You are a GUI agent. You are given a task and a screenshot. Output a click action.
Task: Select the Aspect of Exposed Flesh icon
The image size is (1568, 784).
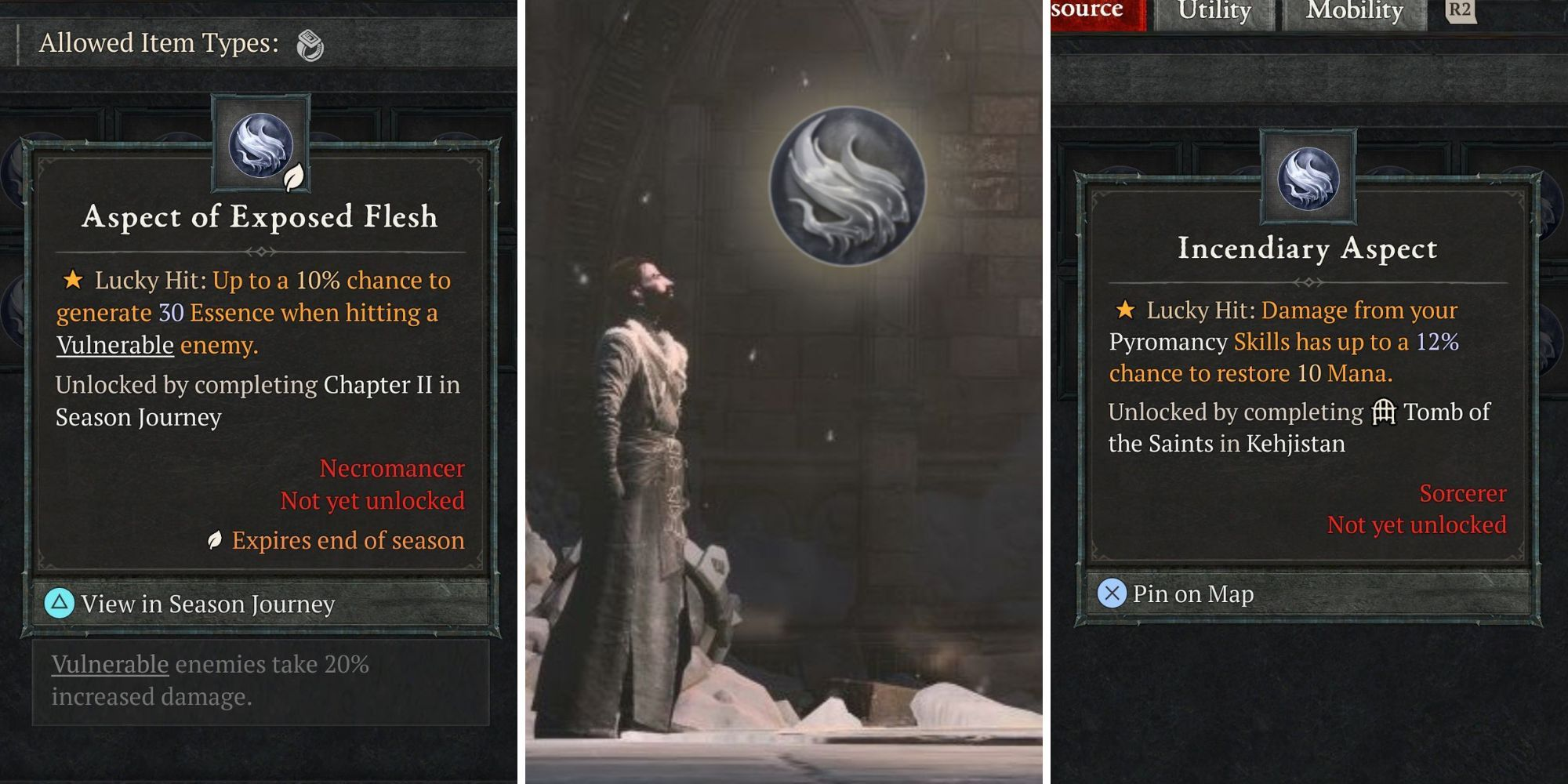tap(261, 144)
